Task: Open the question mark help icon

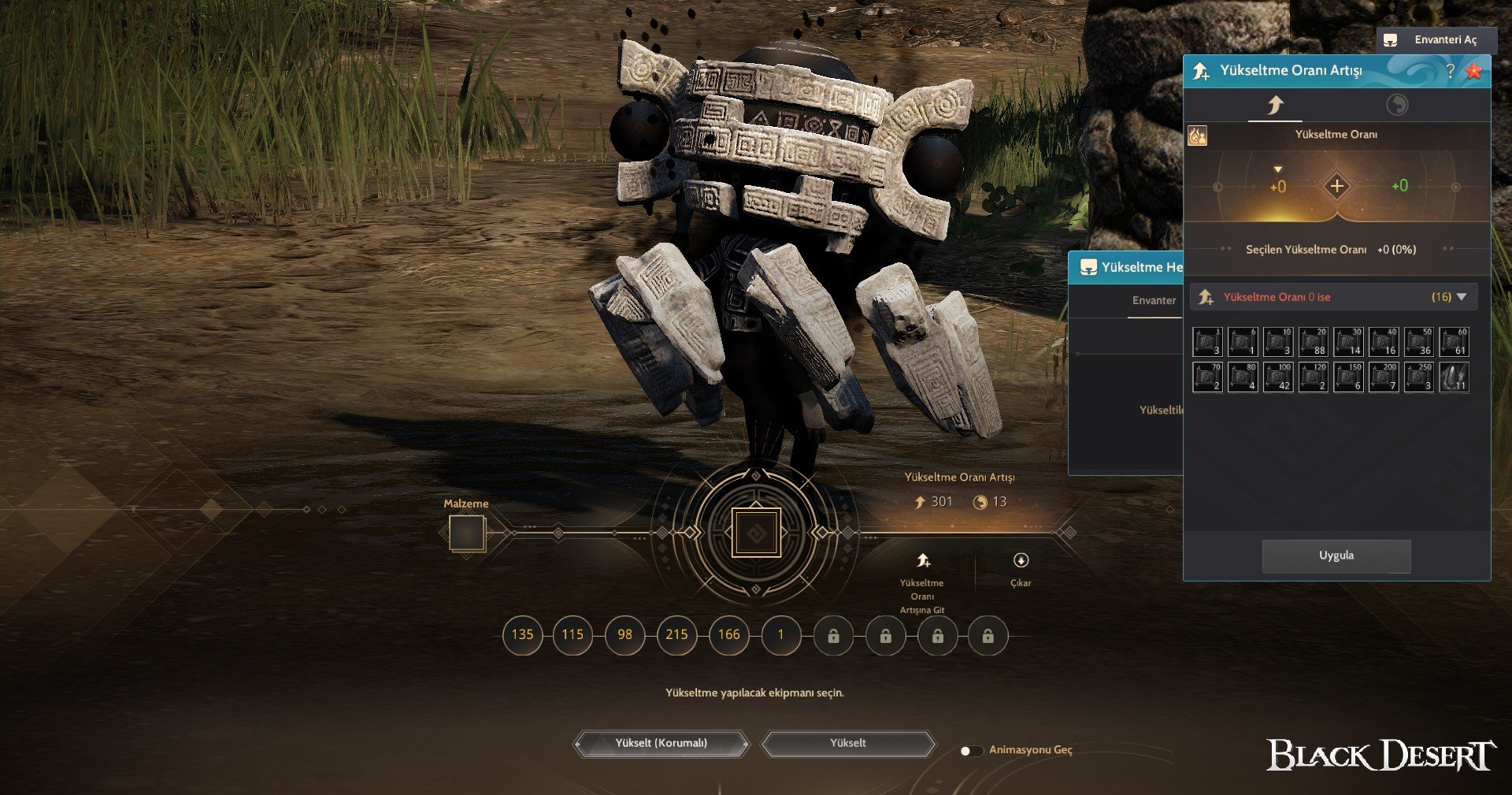Action: point(1450,71)
